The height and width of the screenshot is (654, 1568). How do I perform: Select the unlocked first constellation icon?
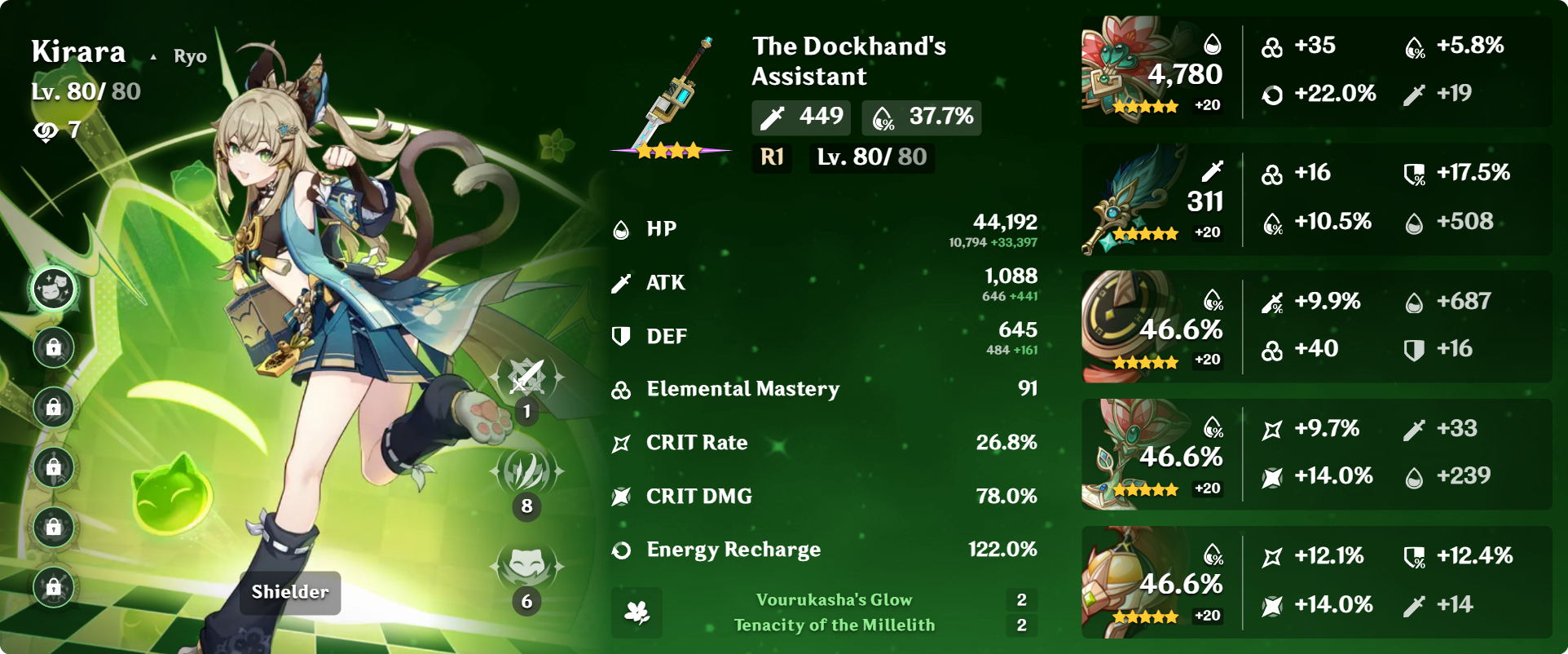[54, 289]
